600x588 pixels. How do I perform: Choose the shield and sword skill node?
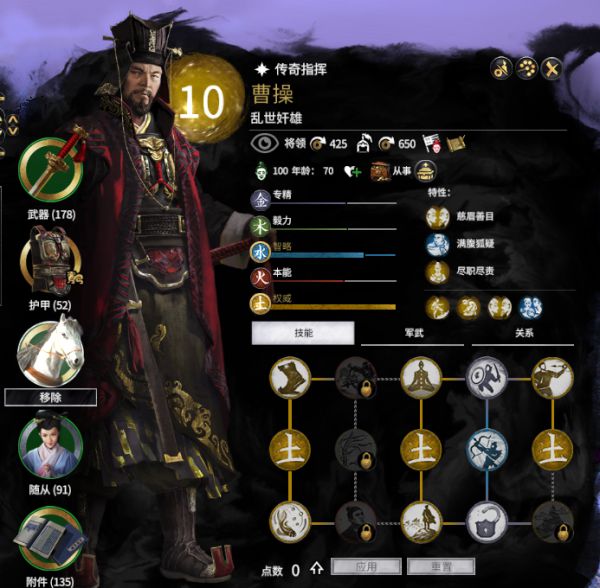487,376
